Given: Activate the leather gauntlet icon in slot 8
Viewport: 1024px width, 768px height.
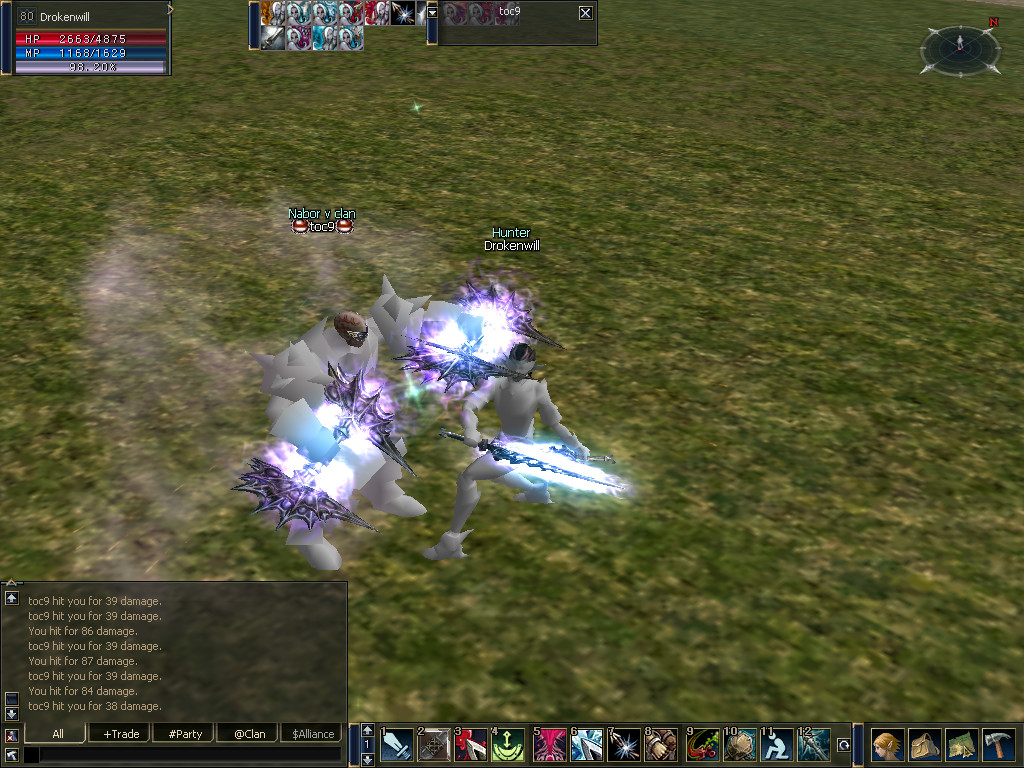Looking at the screenshot, I should 661,745.
